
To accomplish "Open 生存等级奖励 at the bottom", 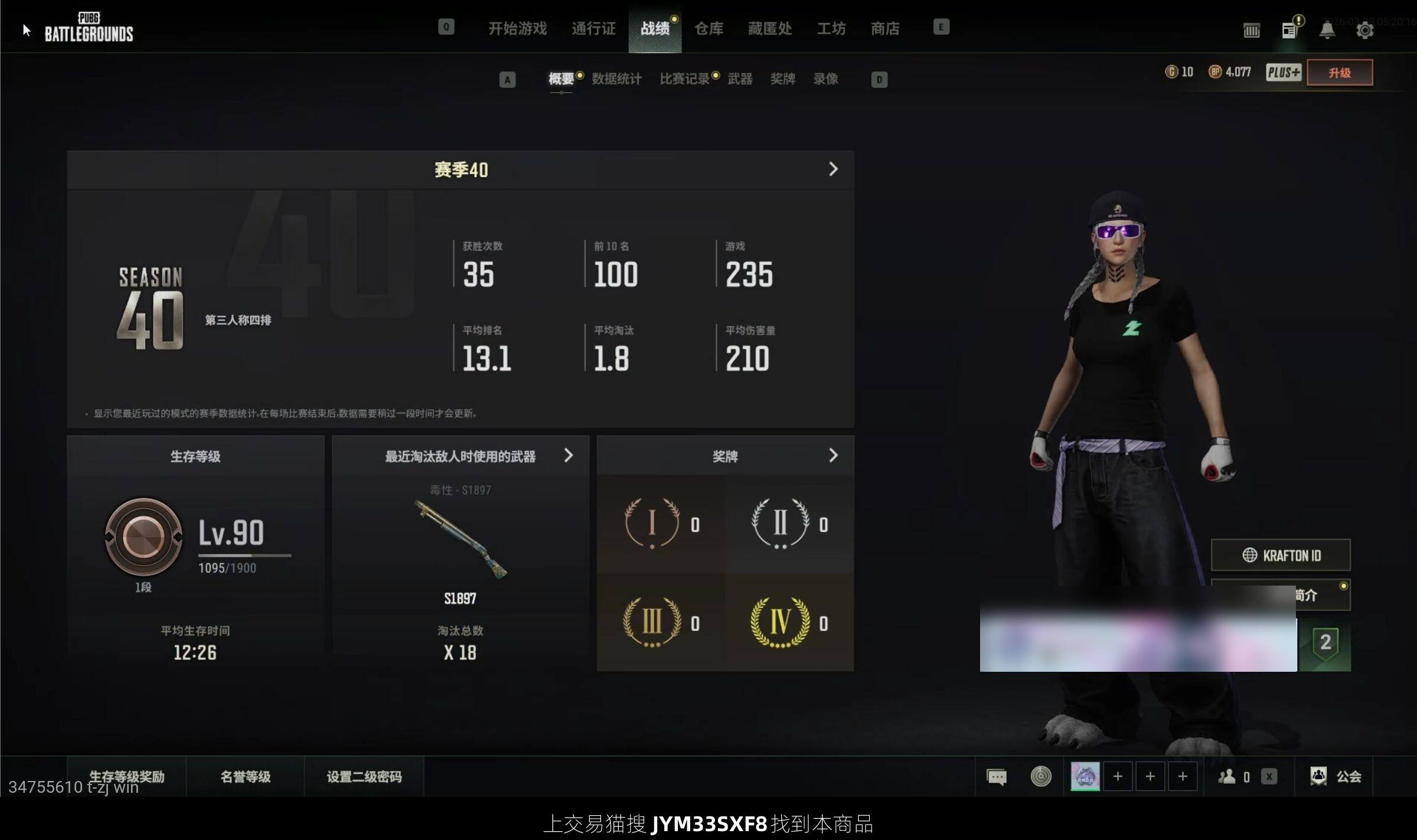I will pyautogui.click(x=126, y=776).
